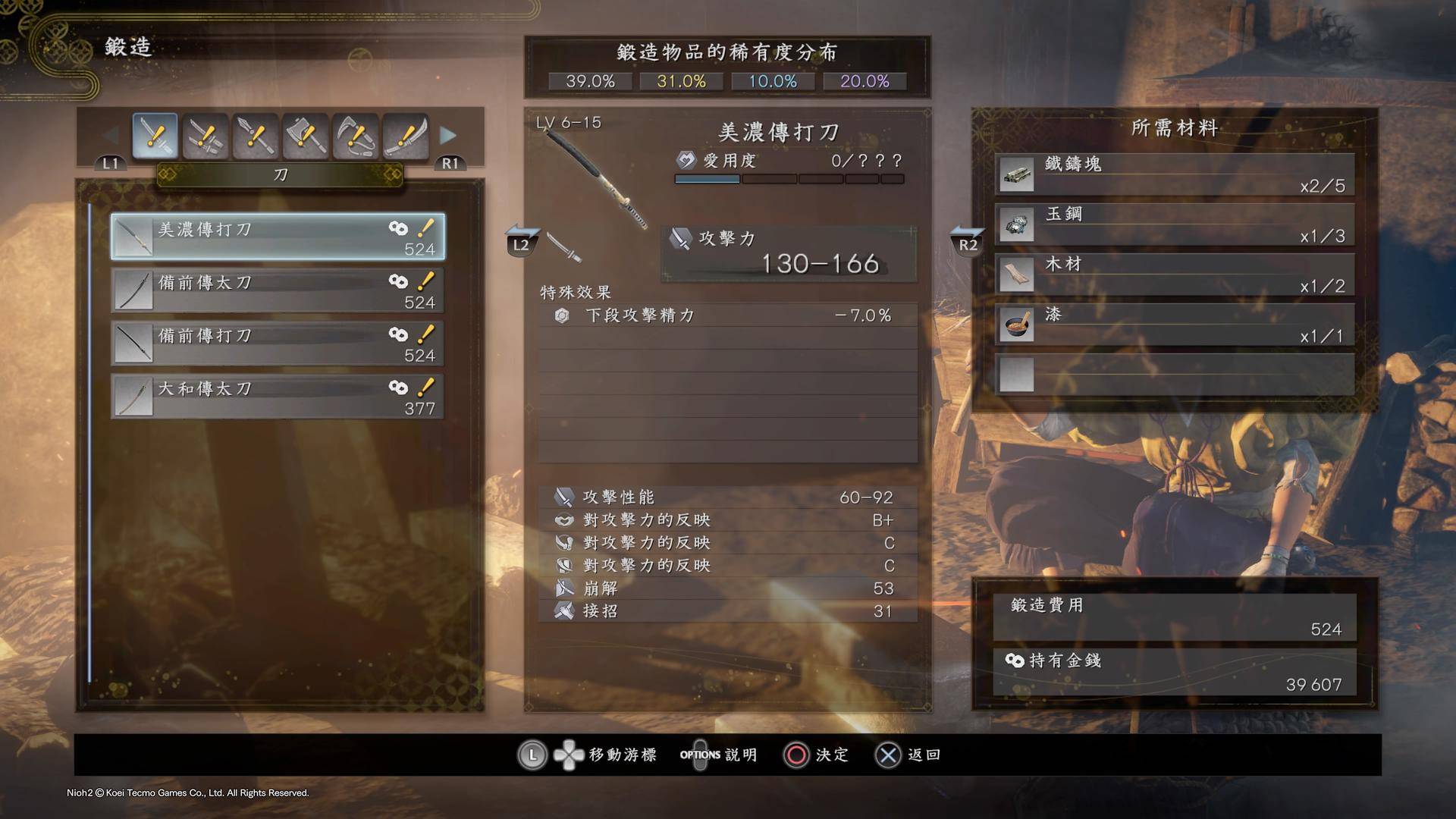Click the familiarity 愛用度 gauge

pyautogui.click(x=789, y=178)
